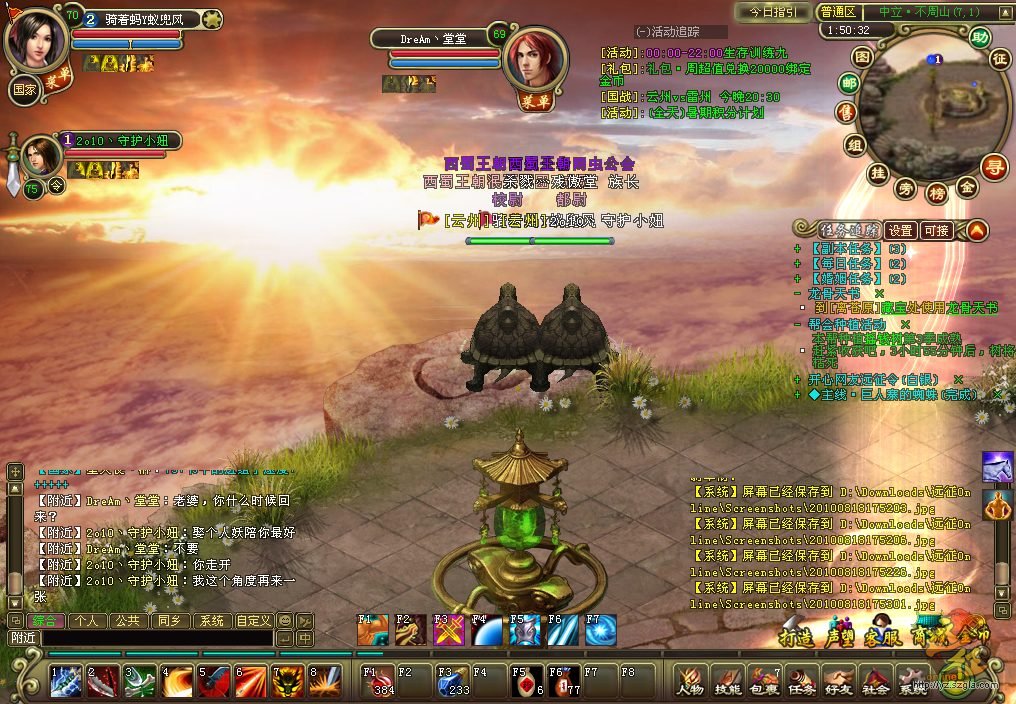
Task: Open quest tracker 设置 settings
Action: pos(900,230)
